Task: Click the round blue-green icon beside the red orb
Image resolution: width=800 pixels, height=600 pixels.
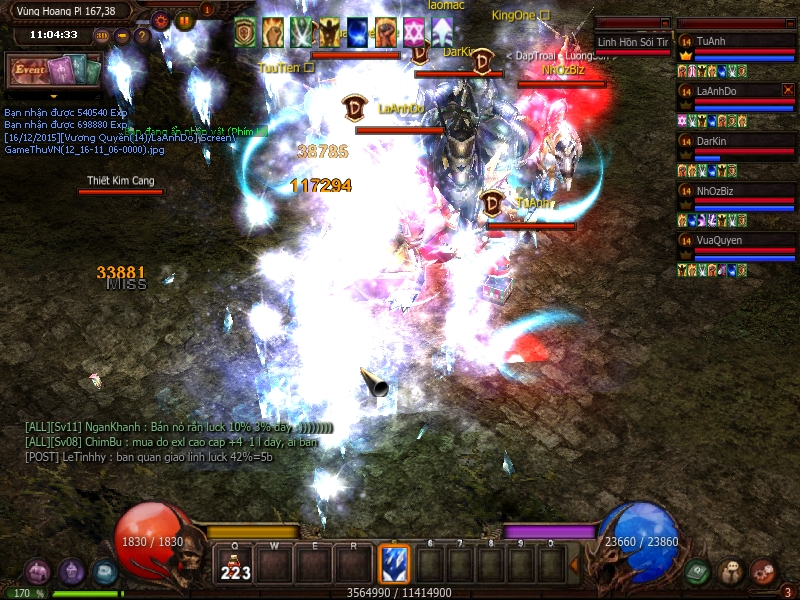Action: click(105, 571)
